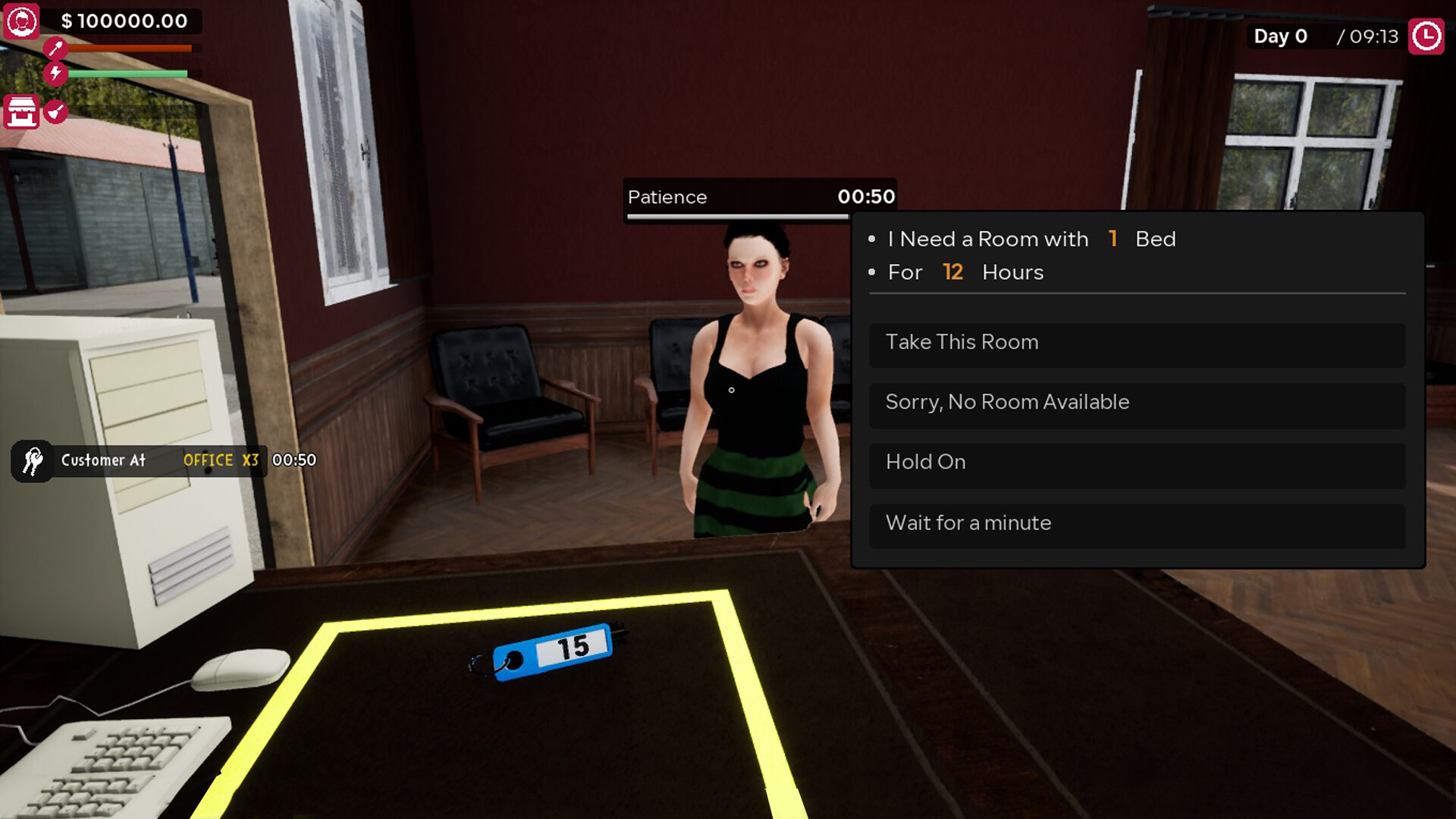Open the motel shop icon
1456x819 pixels.
[20, 111]
